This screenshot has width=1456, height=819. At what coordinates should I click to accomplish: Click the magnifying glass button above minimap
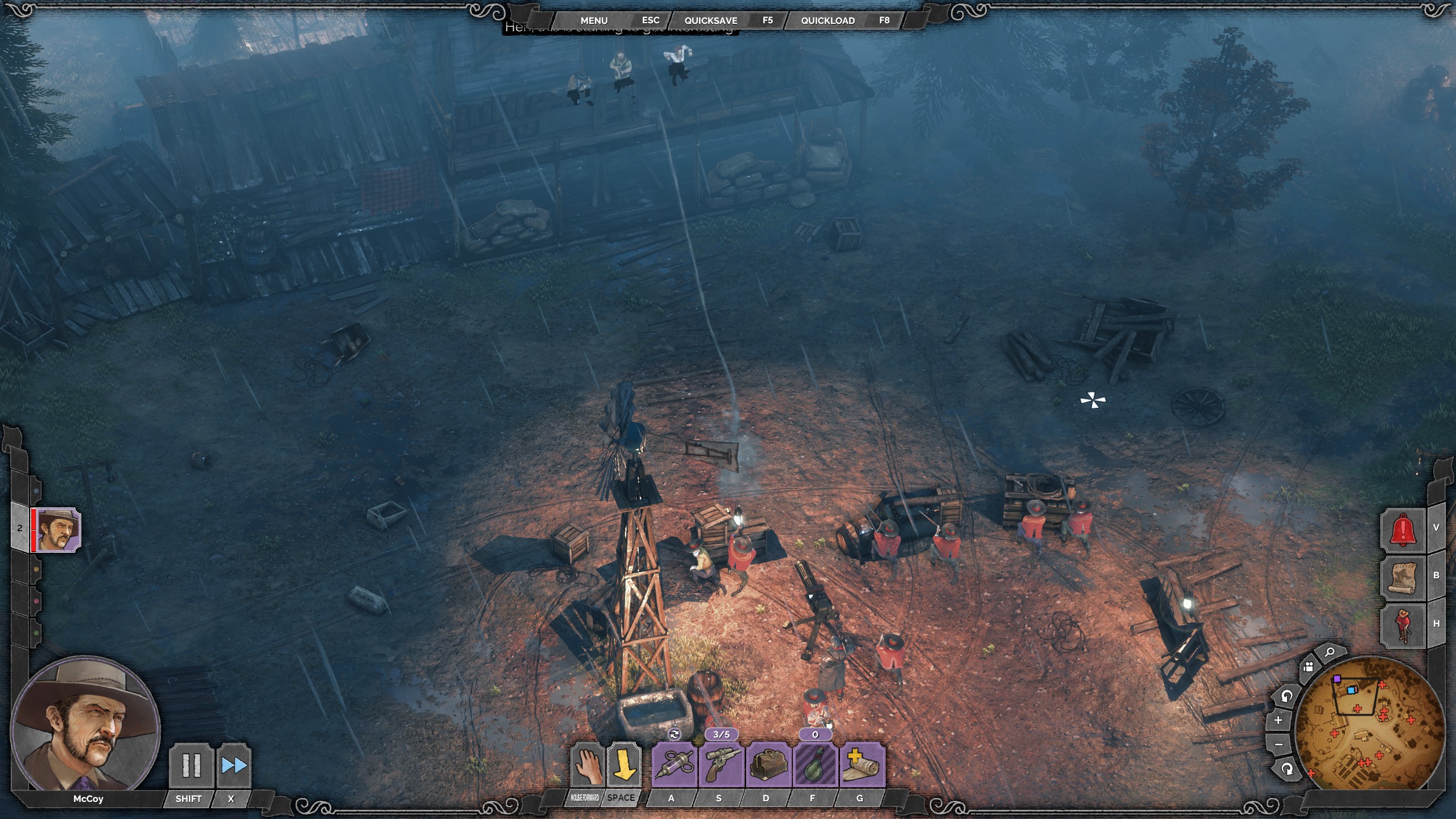point(1329,653)
